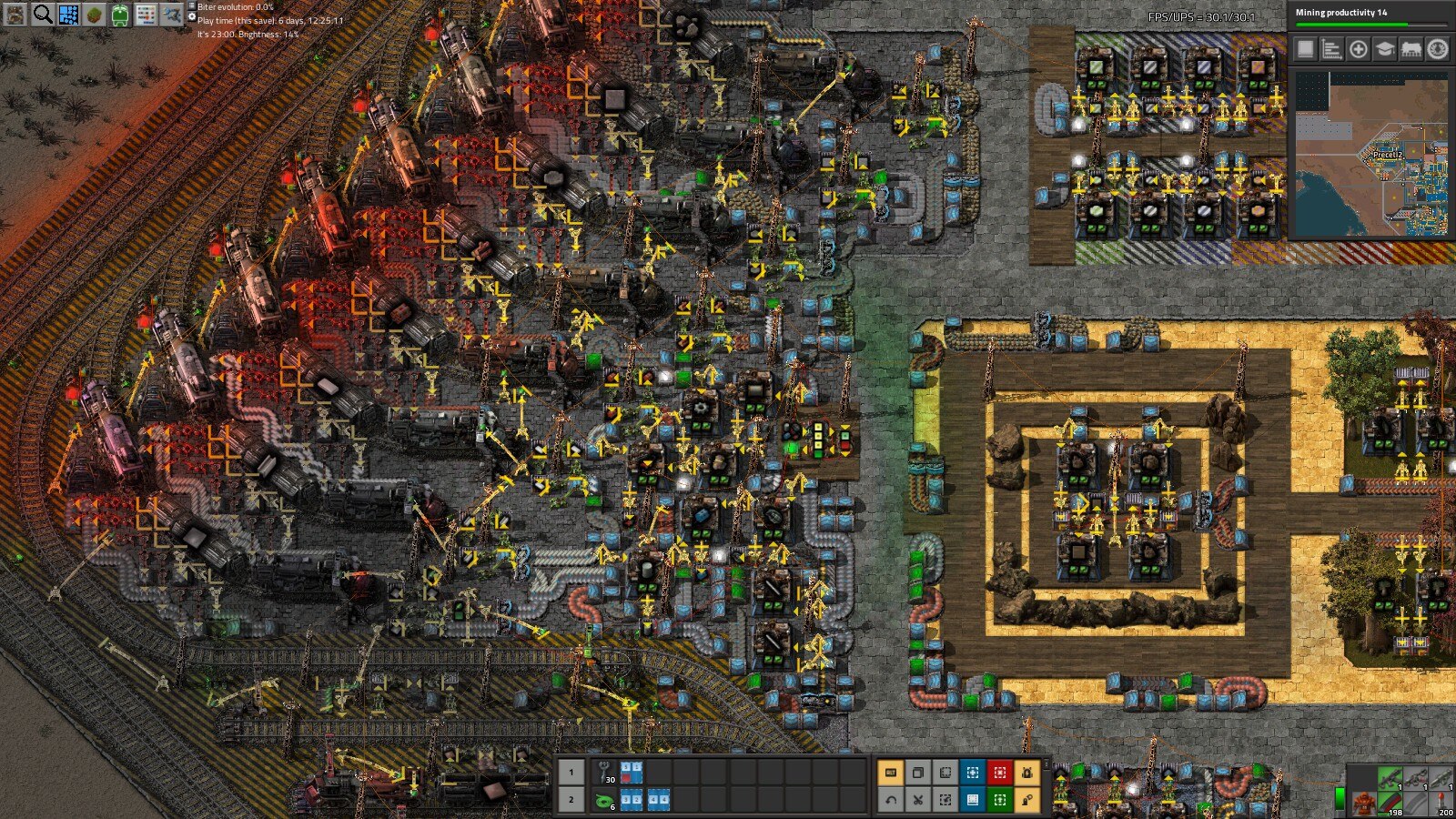
Task: Open the graduation cap tutorials button
Action: pyautogui.click(x=1384, y=49)
